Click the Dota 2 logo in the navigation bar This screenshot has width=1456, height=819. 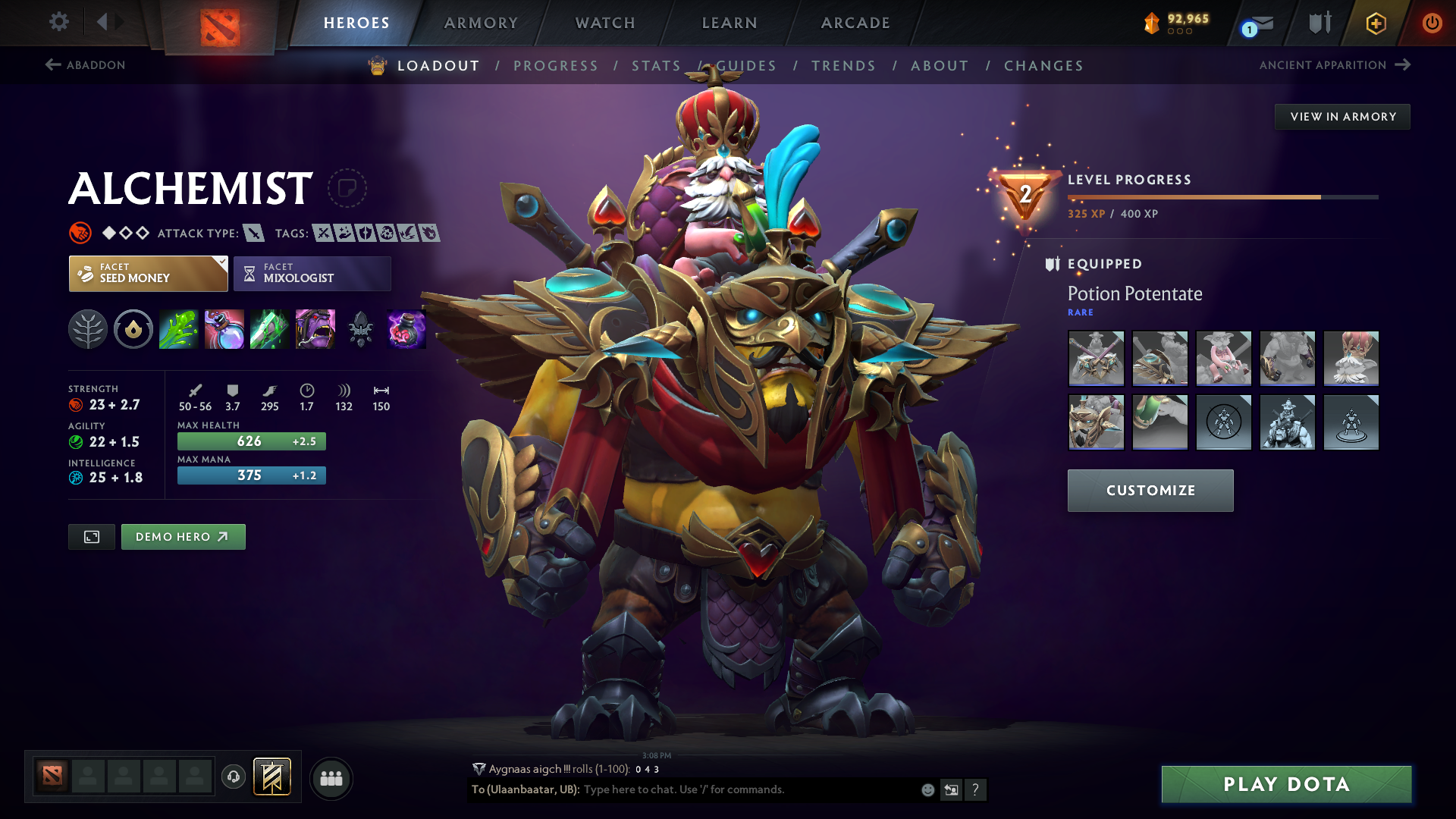pos(218,23)
